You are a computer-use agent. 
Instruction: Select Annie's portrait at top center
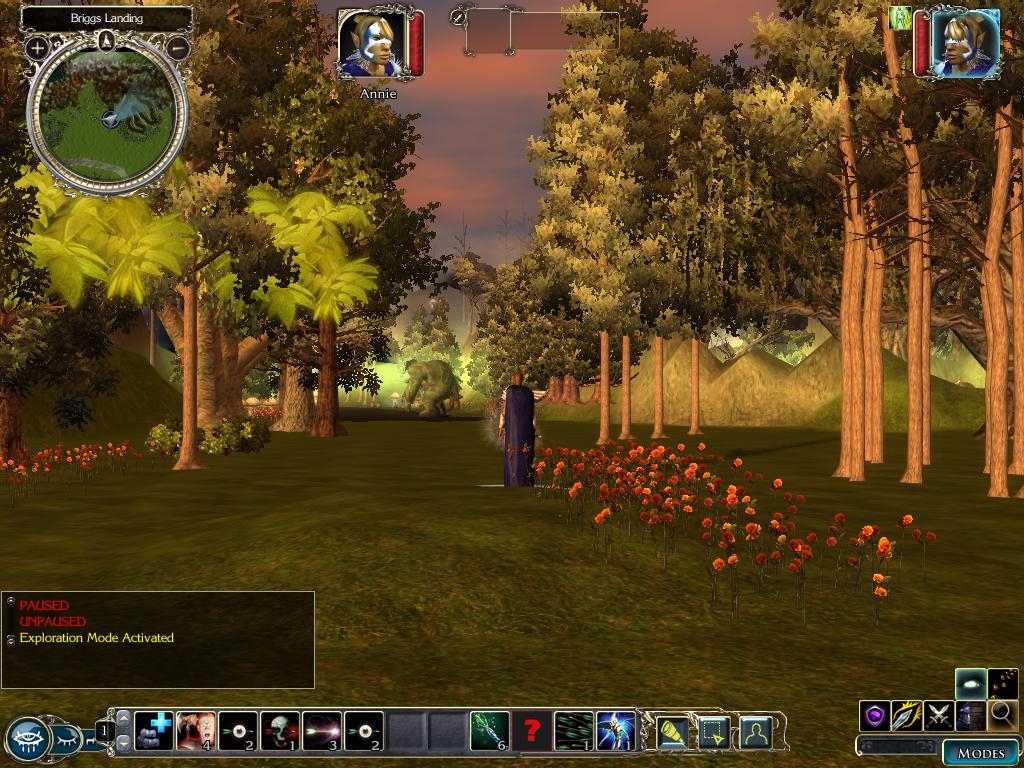[x=371, y=45]
